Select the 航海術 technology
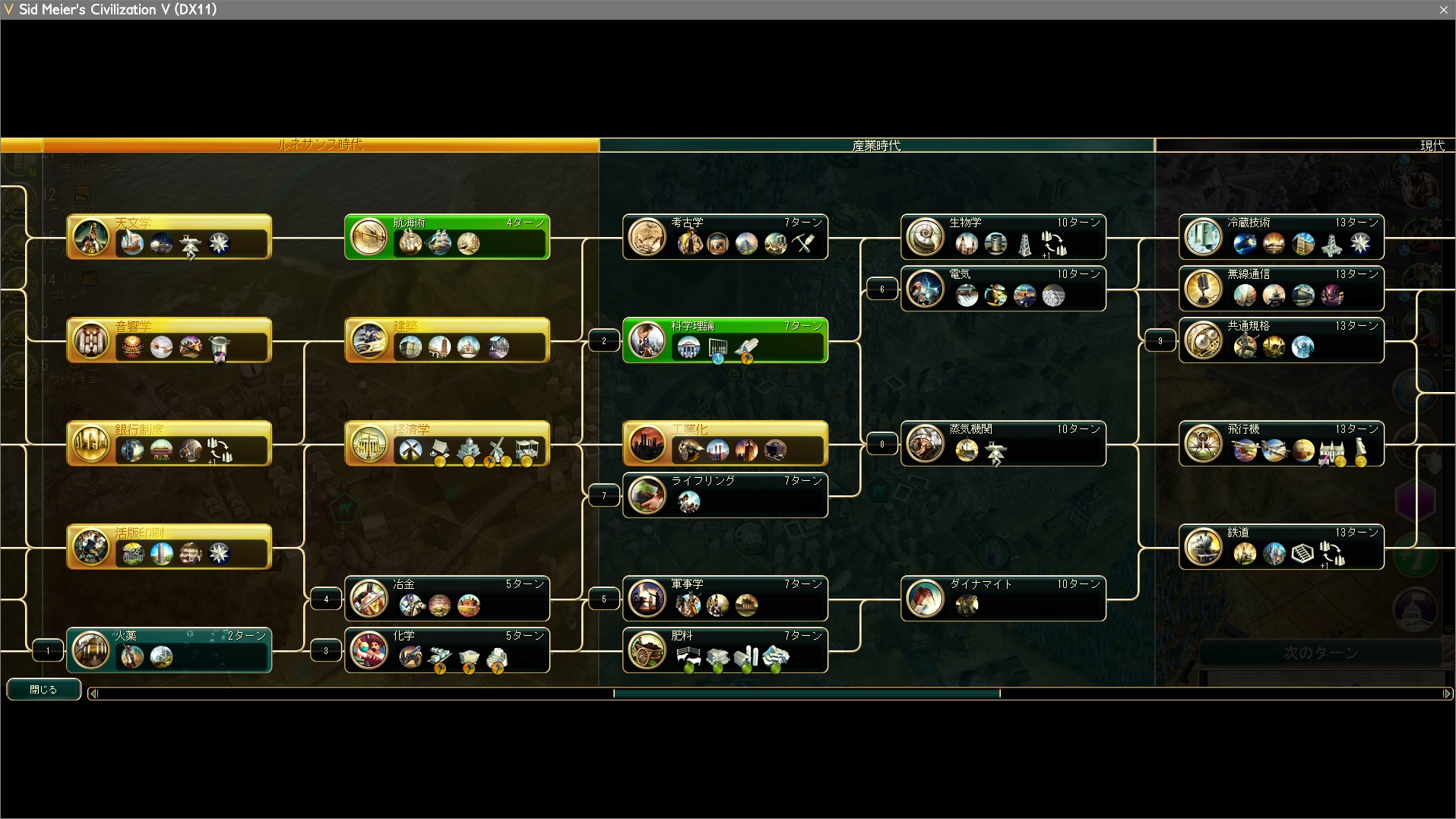 pos(447,237)
